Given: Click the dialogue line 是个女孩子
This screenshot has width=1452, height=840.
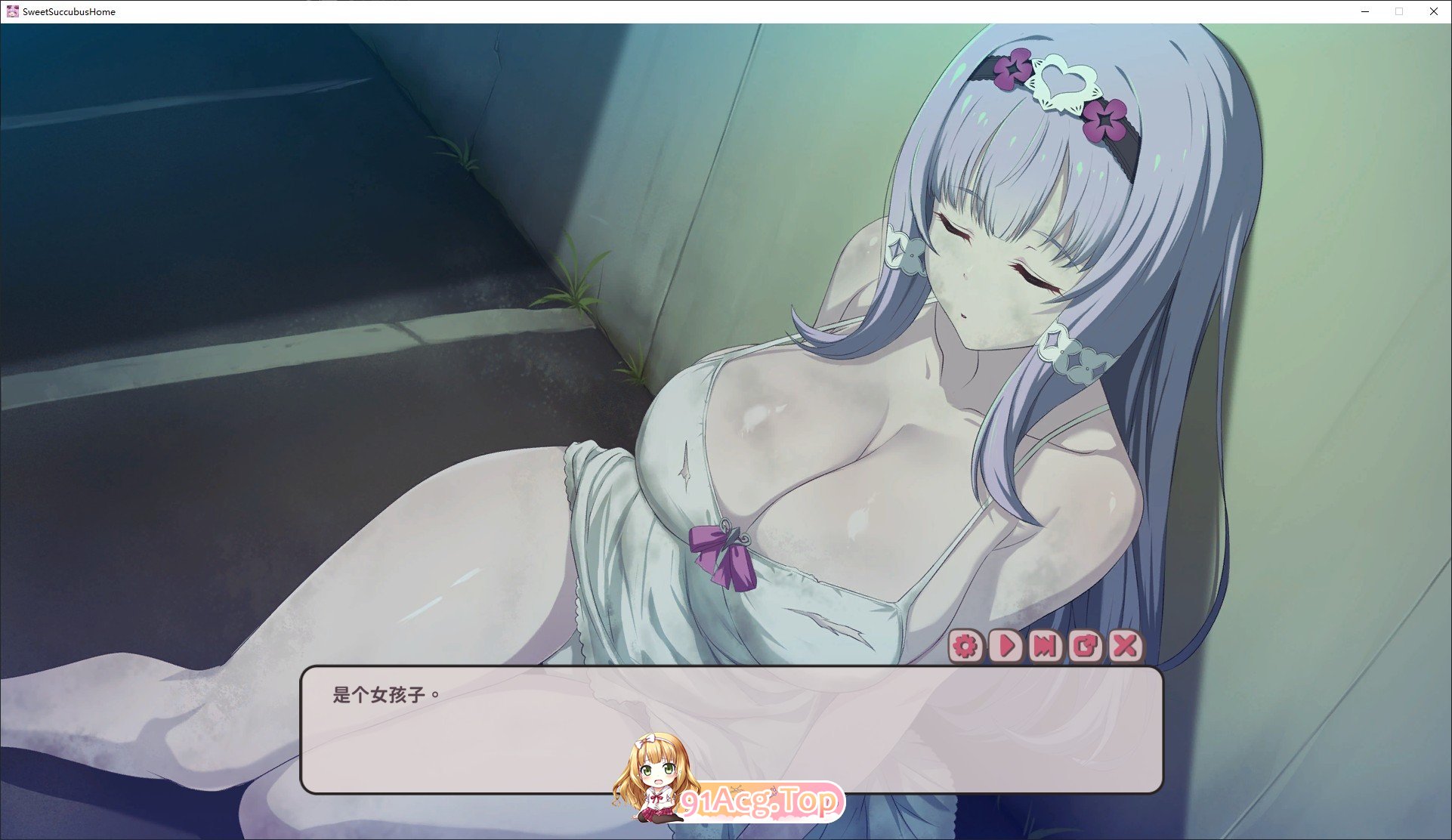Looking at the screenshot, I should [x=386, y=693].
